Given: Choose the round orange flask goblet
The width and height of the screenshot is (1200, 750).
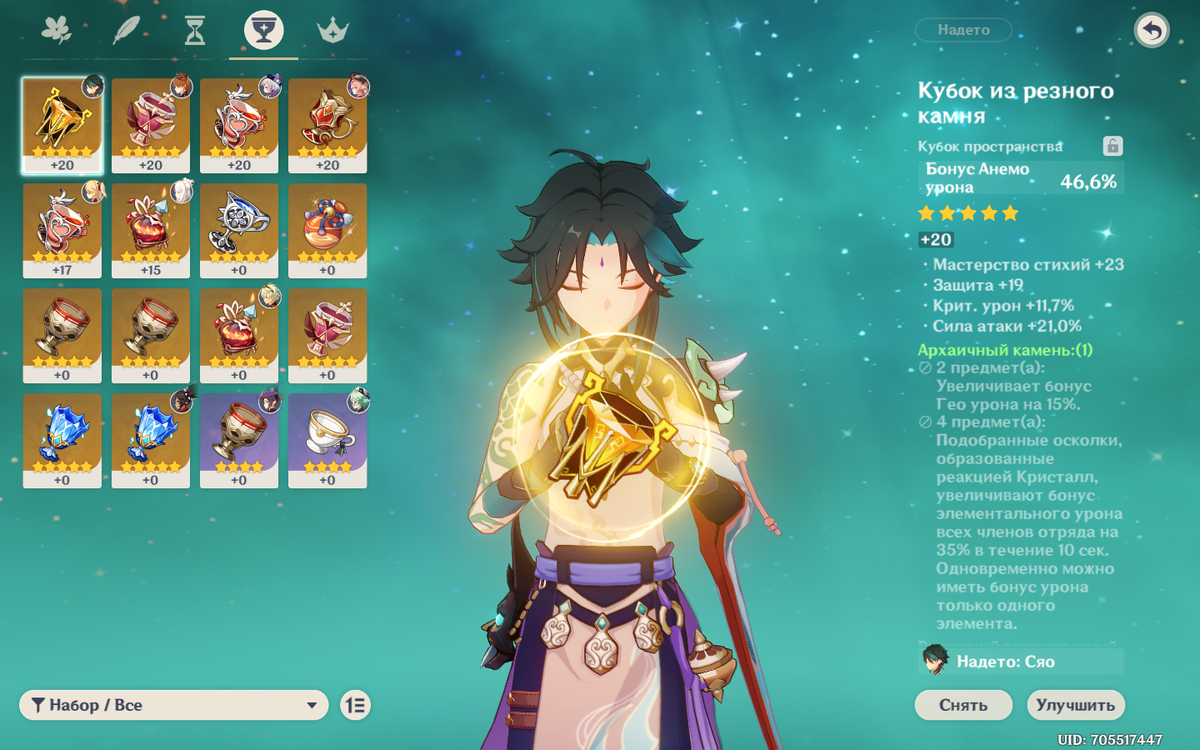Looking at the screenshot, I should (x=327, y=230).
